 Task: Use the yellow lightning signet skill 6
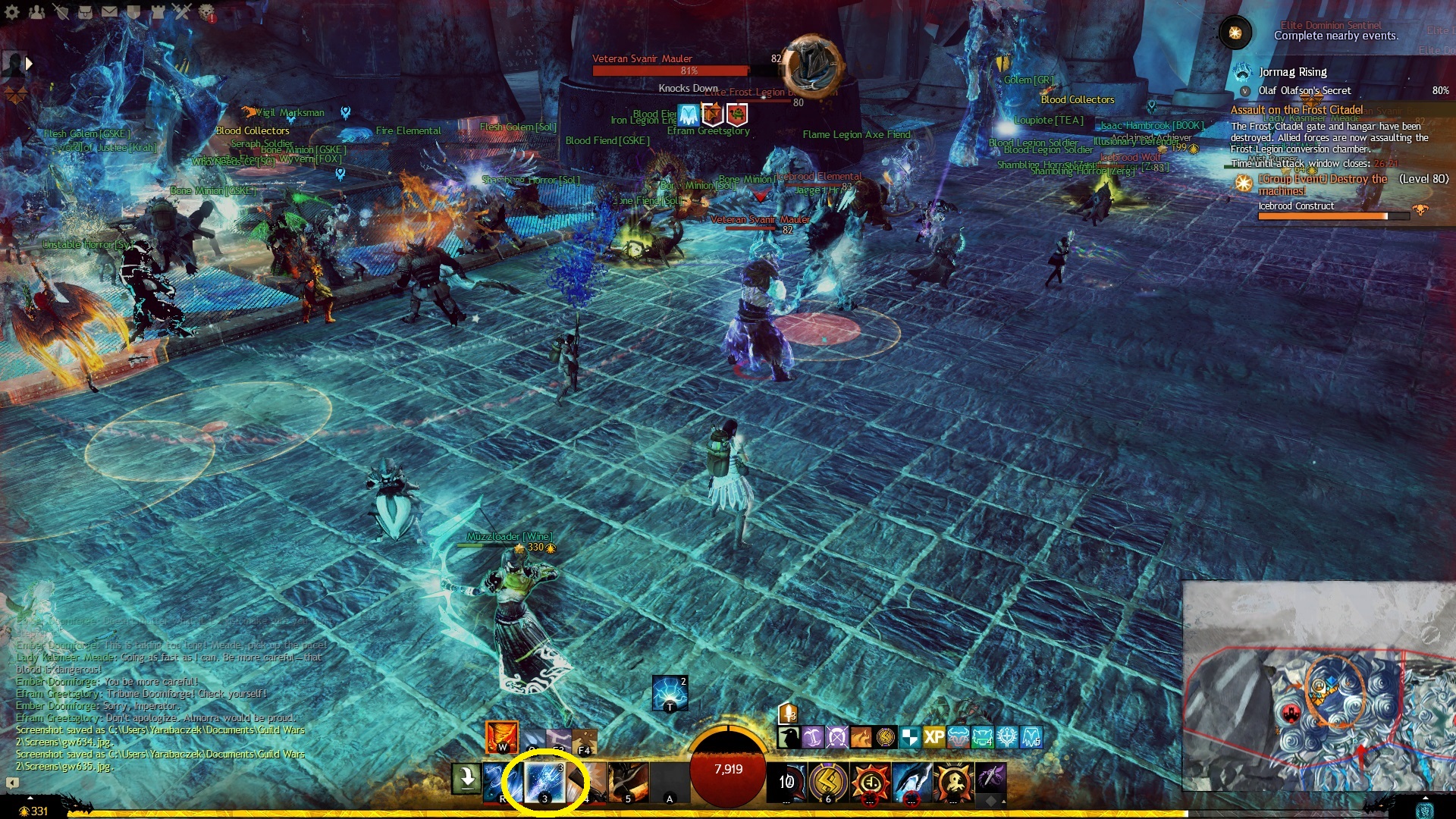pos(827,782)
